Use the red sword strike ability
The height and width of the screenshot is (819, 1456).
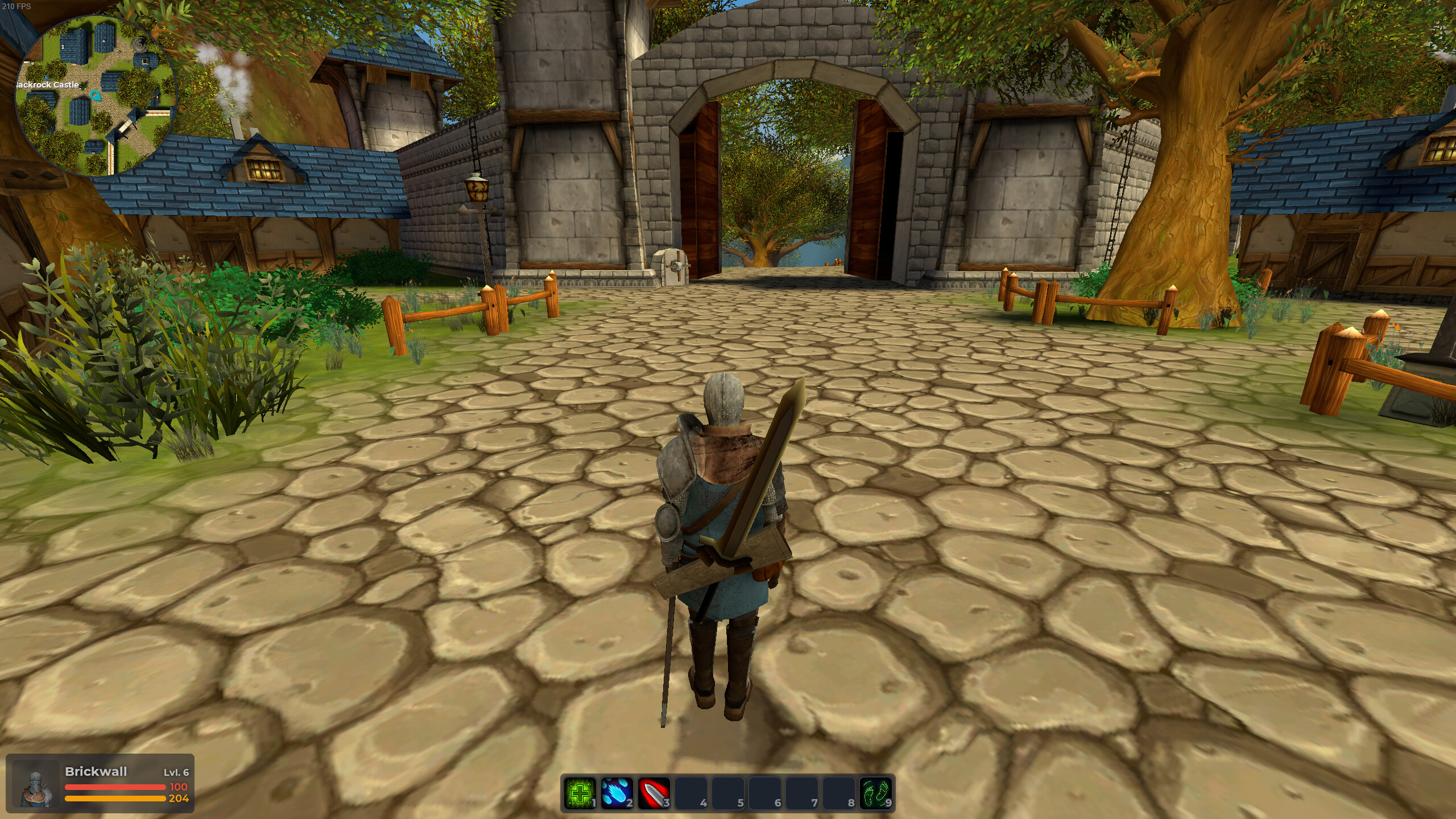(653, 793)
